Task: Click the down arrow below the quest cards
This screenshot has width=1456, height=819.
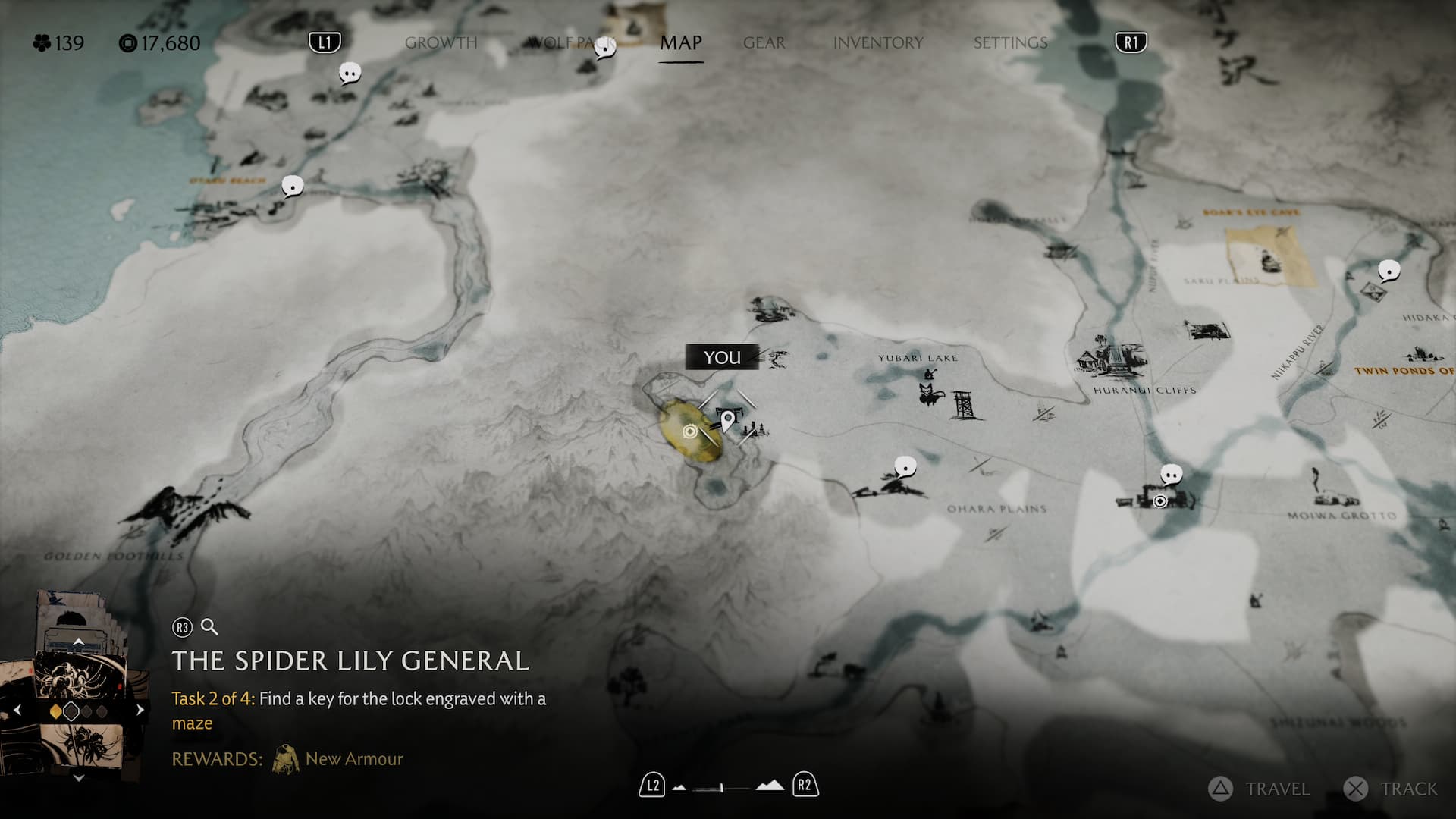Action: 78,778
